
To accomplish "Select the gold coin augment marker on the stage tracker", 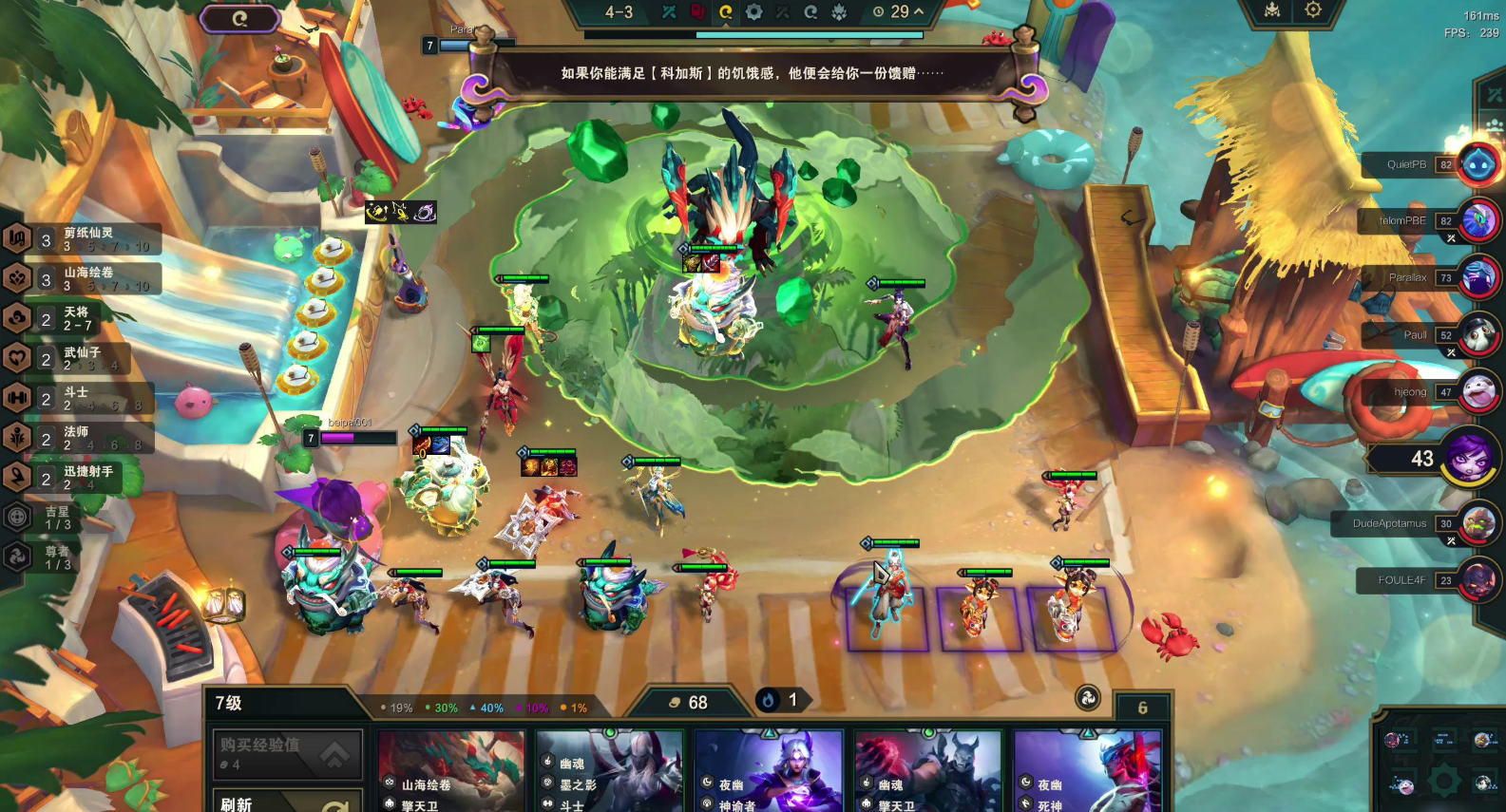I will pos(727,12).
